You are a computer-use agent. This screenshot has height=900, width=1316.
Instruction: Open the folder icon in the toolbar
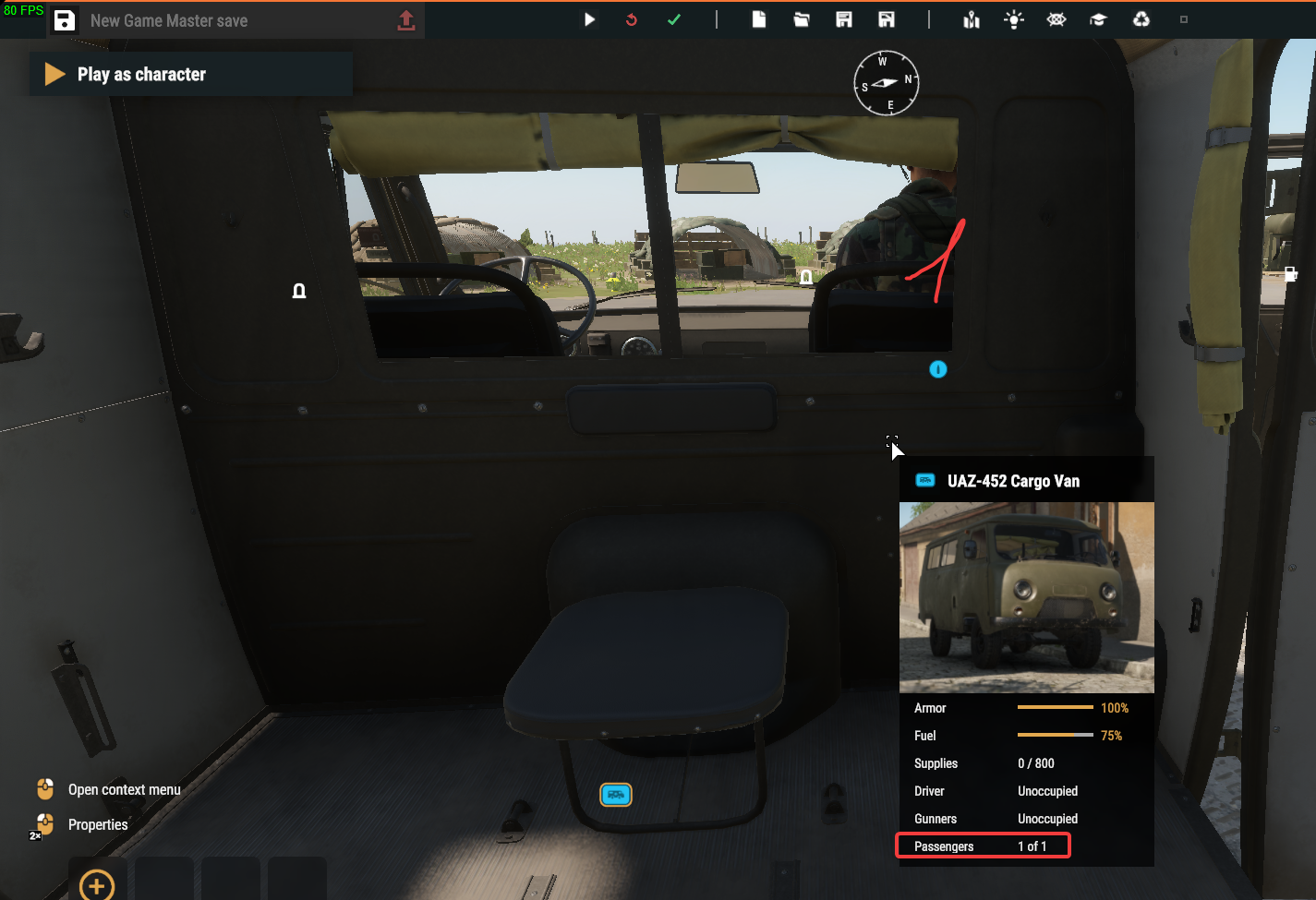[802, 19]
